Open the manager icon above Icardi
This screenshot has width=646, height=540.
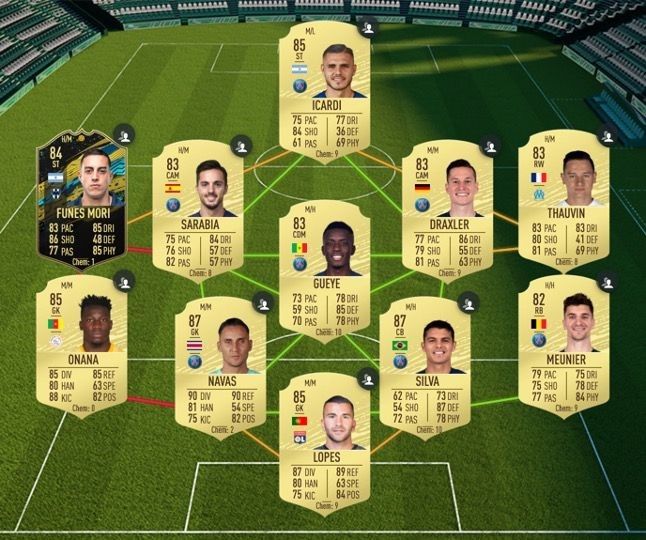tap(369, 28)
